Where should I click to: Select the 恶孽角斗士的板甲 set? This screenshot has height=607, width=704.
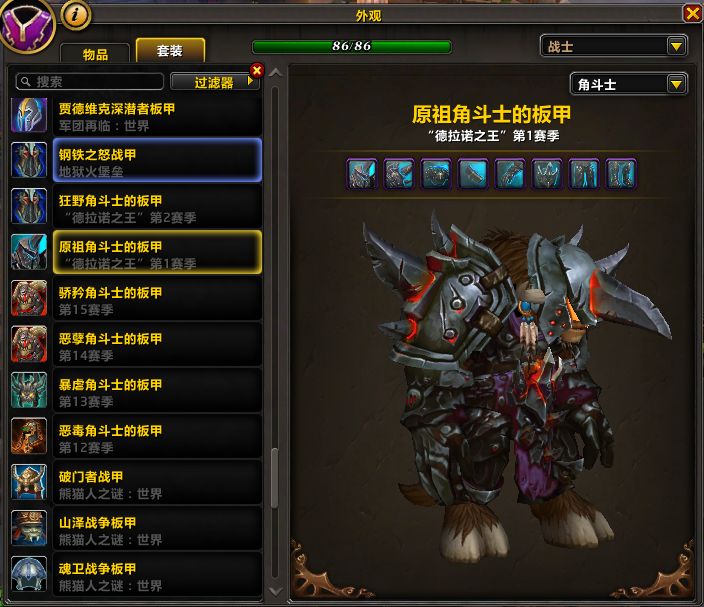(x=136, y=345)
